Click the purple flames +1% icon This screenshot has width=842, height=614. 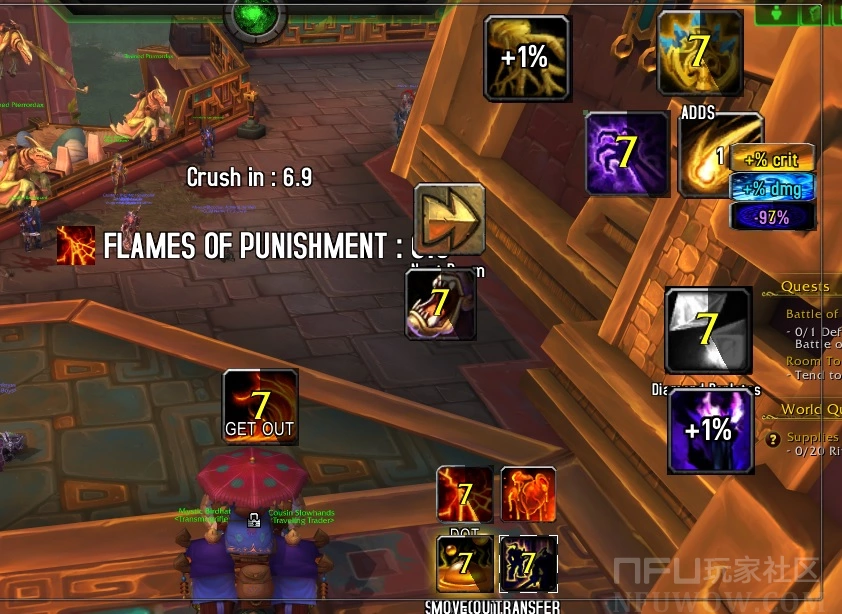(711, 431)
